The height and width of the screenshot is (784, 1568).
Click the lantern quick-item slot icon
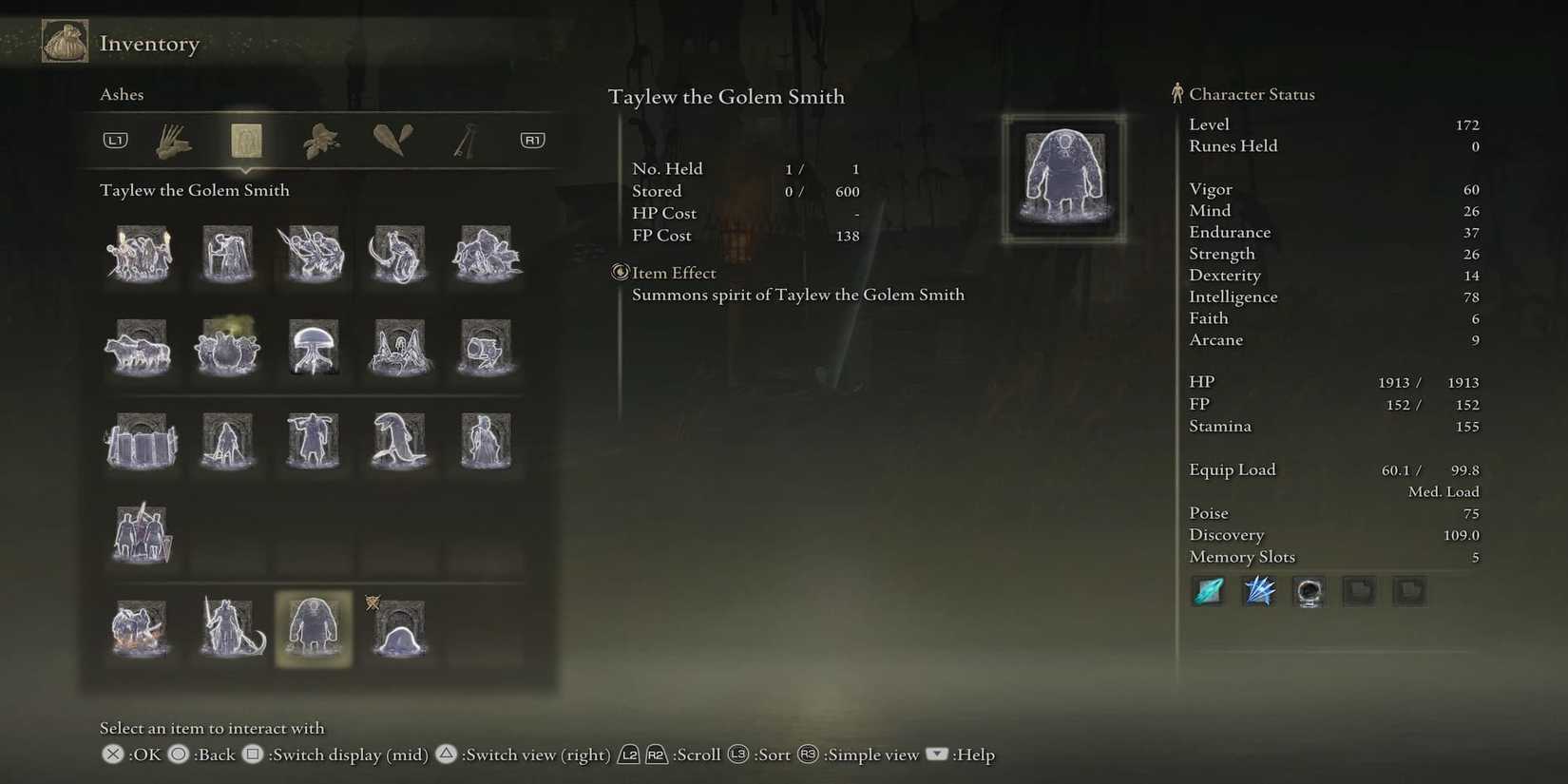point(1309,591)
